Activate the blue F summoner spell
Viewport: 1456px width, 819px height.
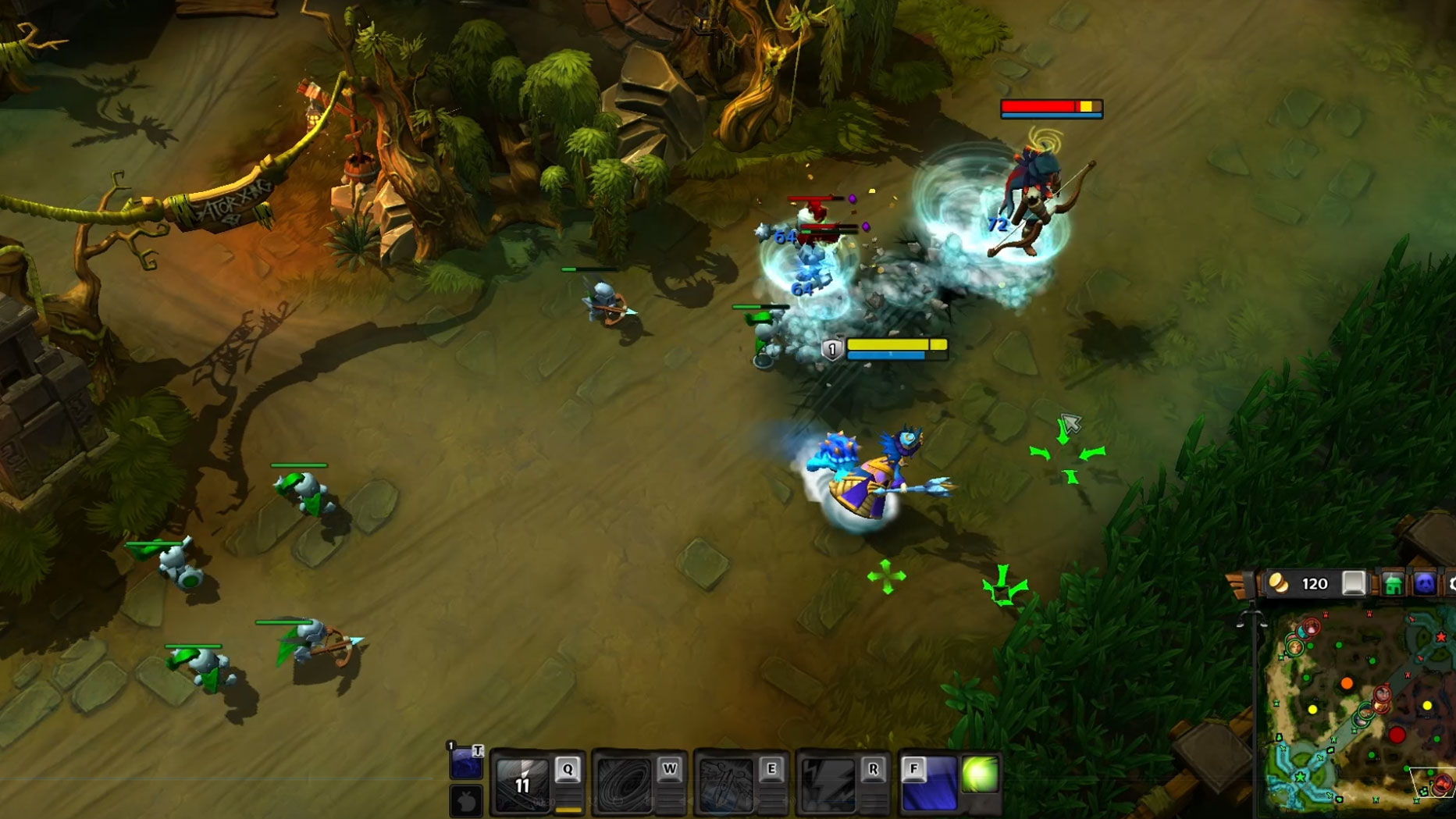(x=928, y=783)
